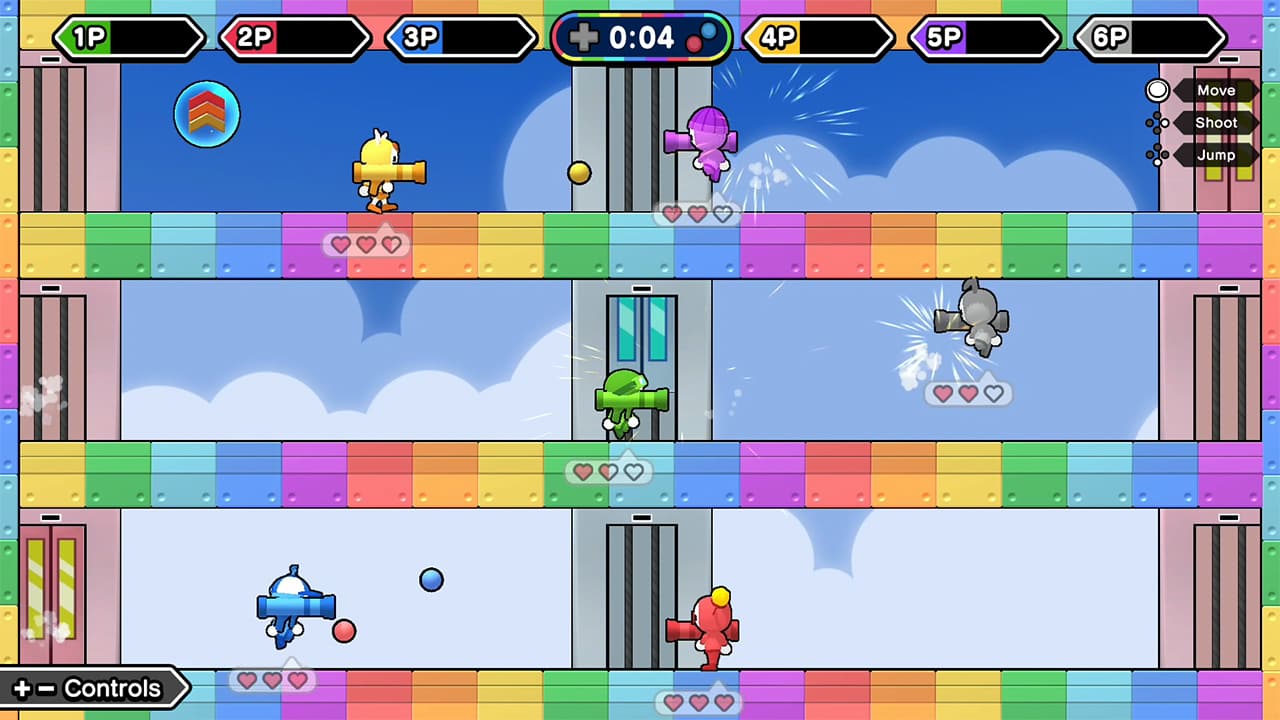The width and height of the screenshot is (1280, 720).
Task: Click the red player's heart meter bar
Action: click(x=700, y=701)
